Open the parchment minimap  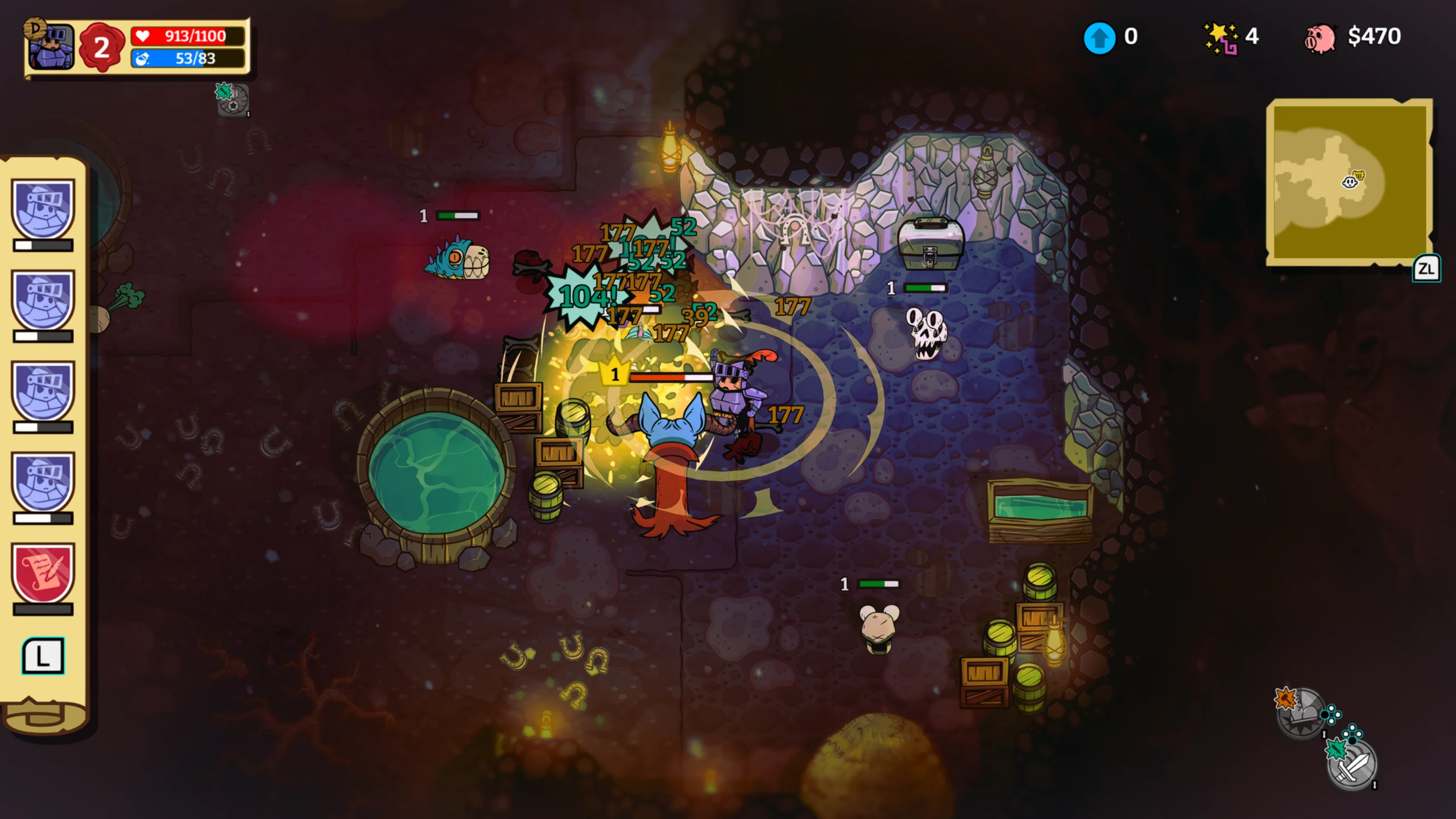point(1349,181)
